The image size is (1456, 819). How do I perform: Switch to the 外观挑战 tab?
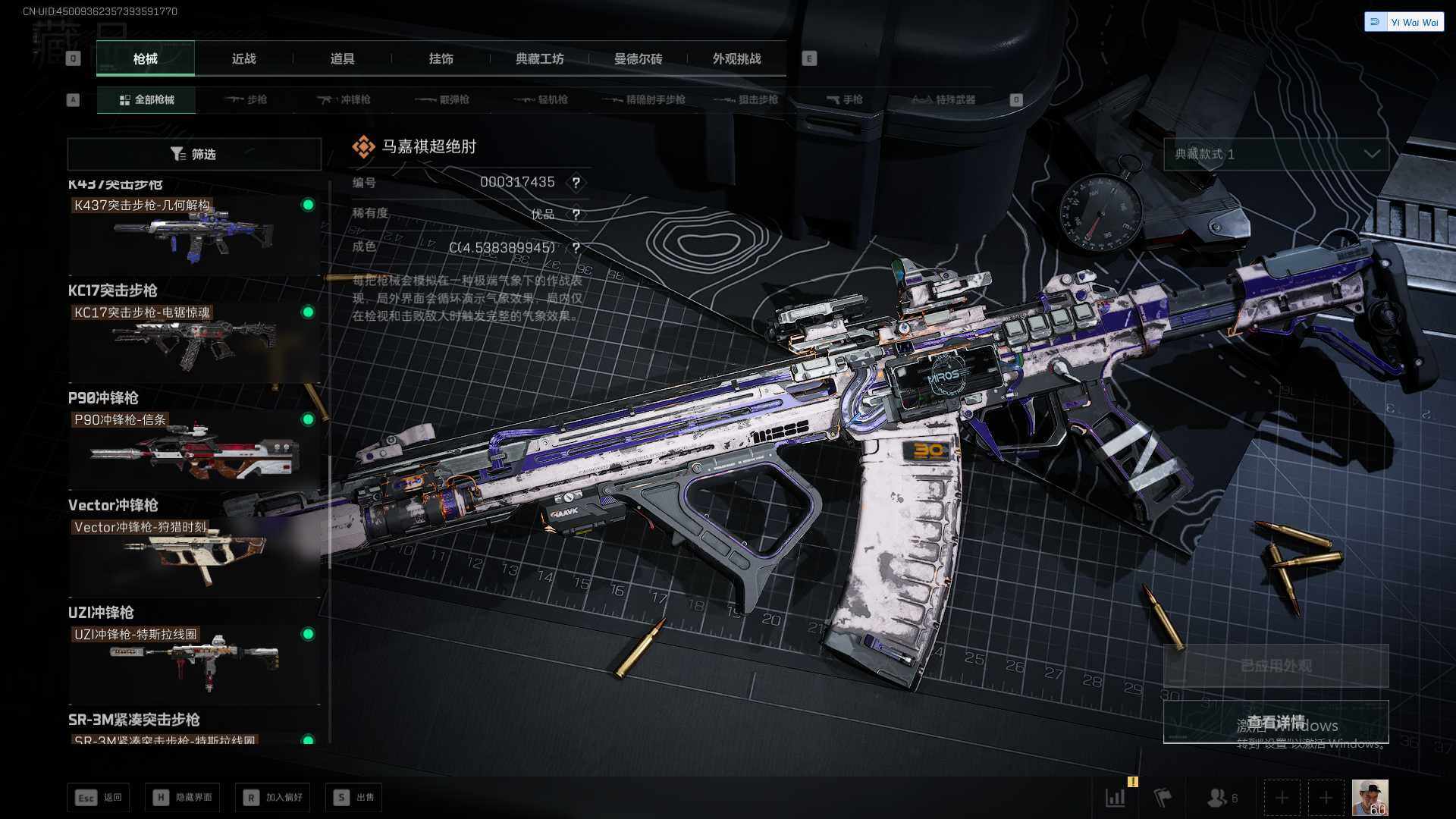pyautogui.click(x=736, y=58)
